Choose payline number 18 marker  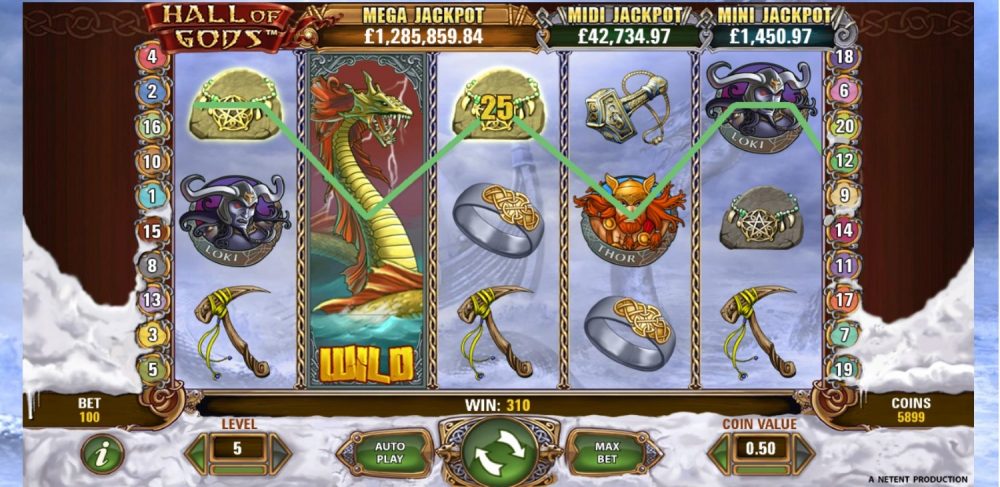tap(845, 57)
